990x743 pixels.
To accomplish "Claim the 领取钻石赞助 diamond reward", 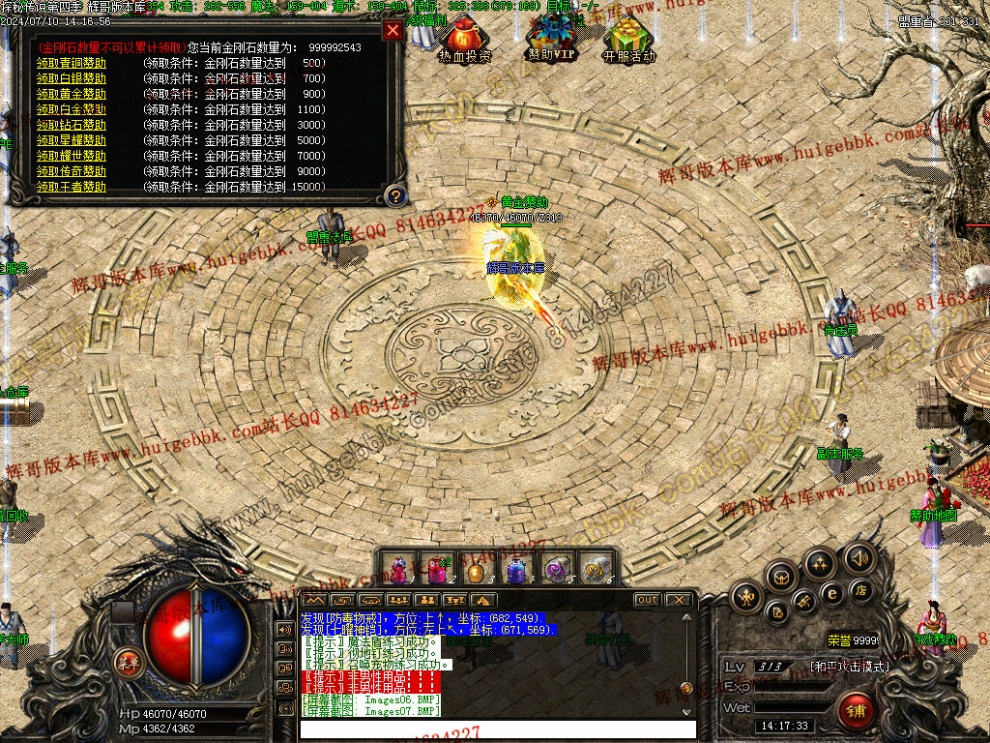I will (71, 125).
